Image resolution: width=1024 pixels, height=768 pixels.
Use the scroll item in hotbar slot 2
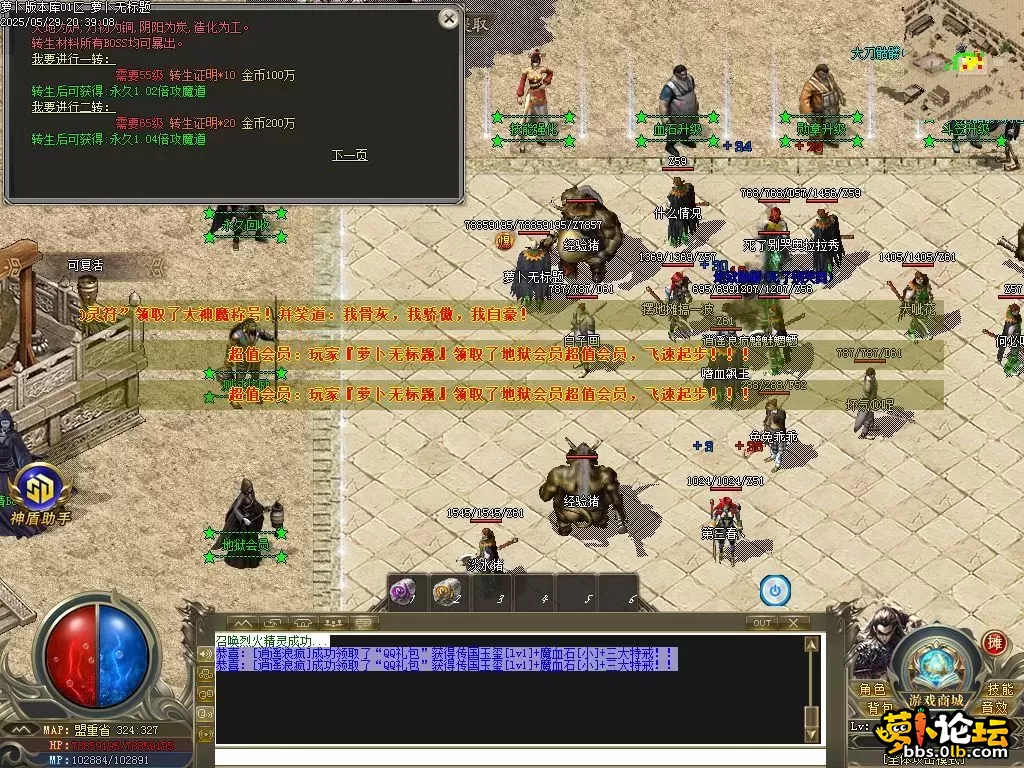(x=446, y=592)
